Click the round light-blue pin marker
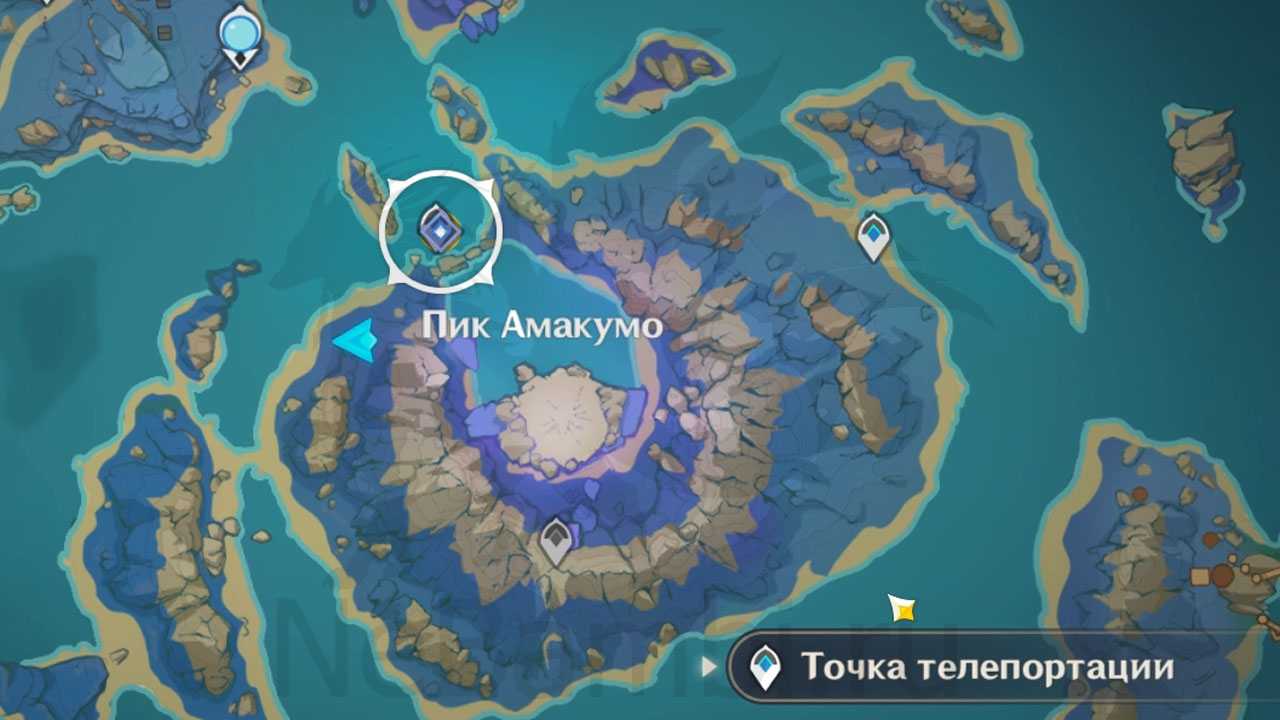Image resolution: width=1280 pixels, height=720 pixels. pyautogui.click(x=239, y=34)
